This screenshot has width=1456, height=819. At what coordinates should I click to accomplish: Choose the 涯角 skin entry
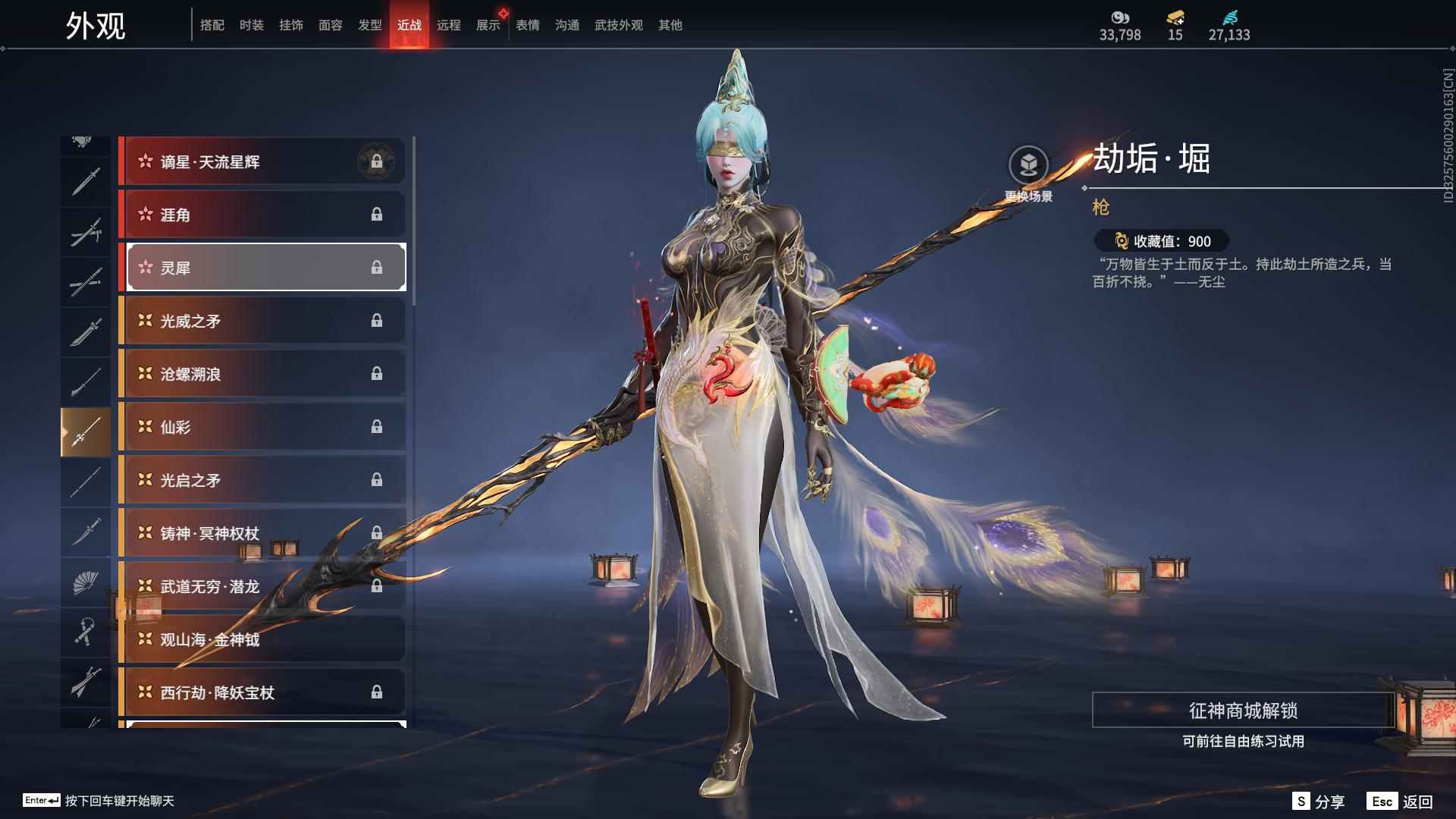[x=262, y=215]
